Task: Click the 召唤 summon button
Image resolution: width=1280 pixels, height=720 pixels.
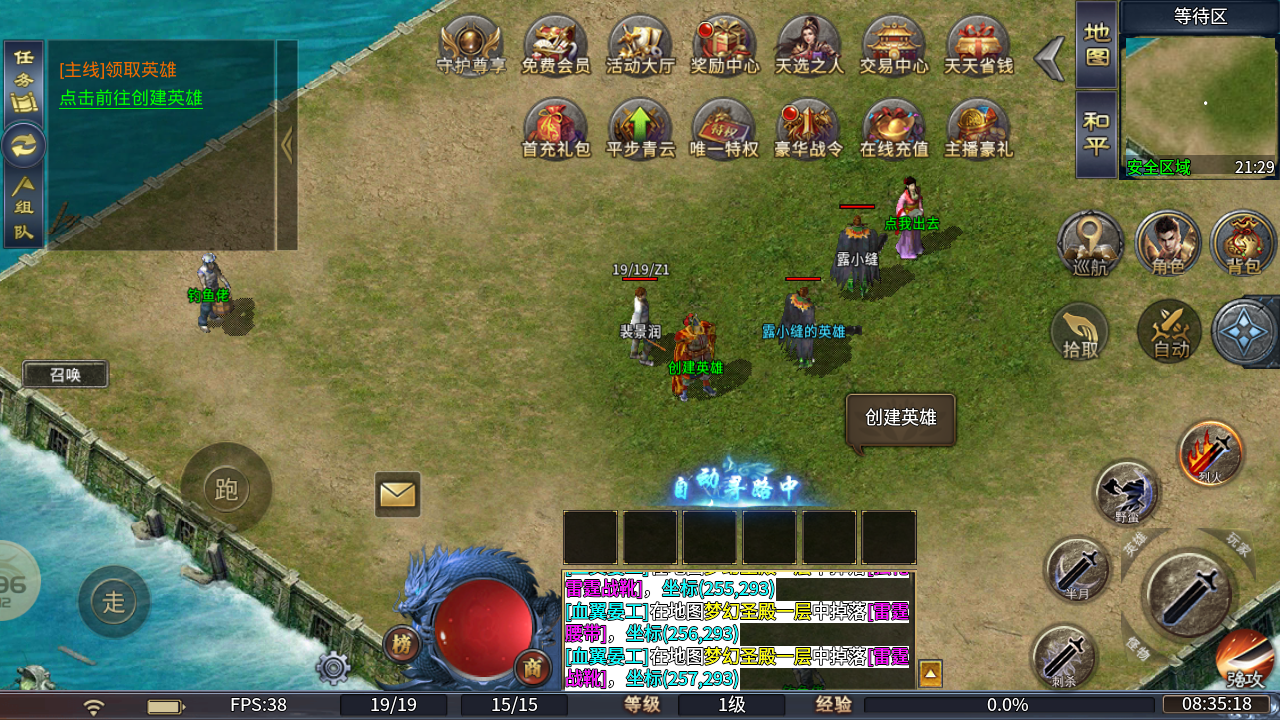Action: 65,375
